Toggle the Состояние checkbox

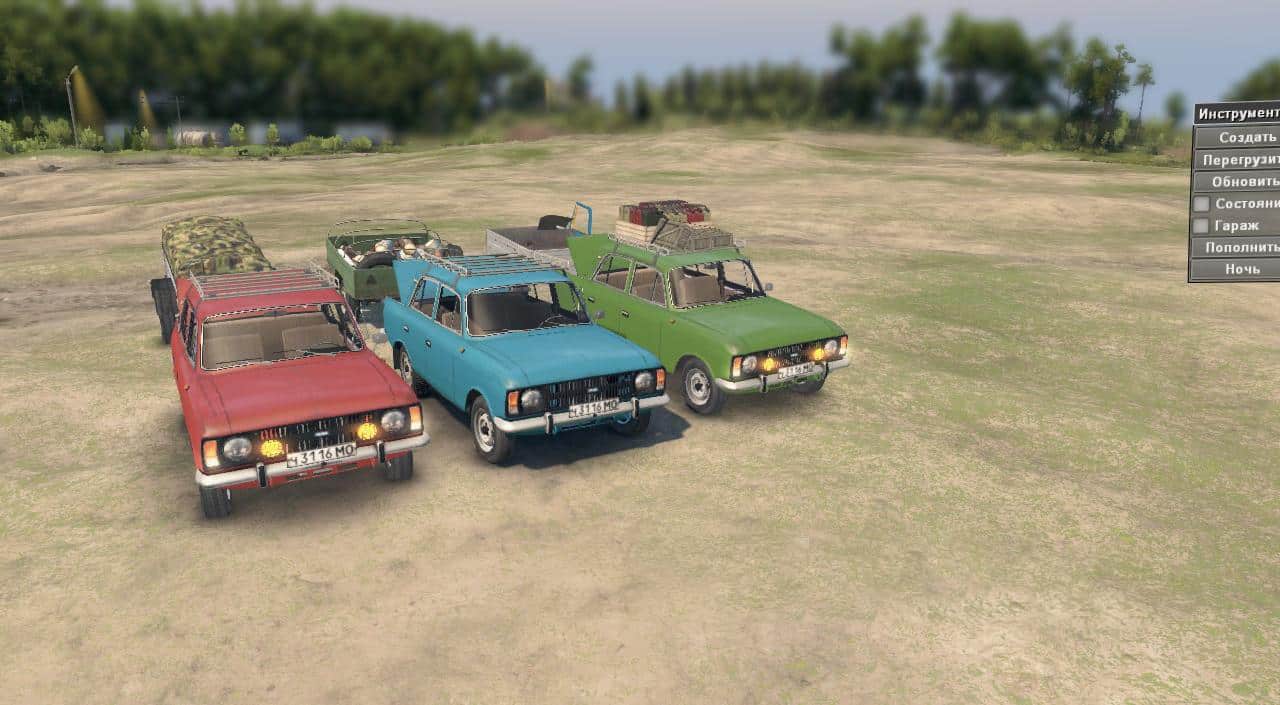[1201, 204]
